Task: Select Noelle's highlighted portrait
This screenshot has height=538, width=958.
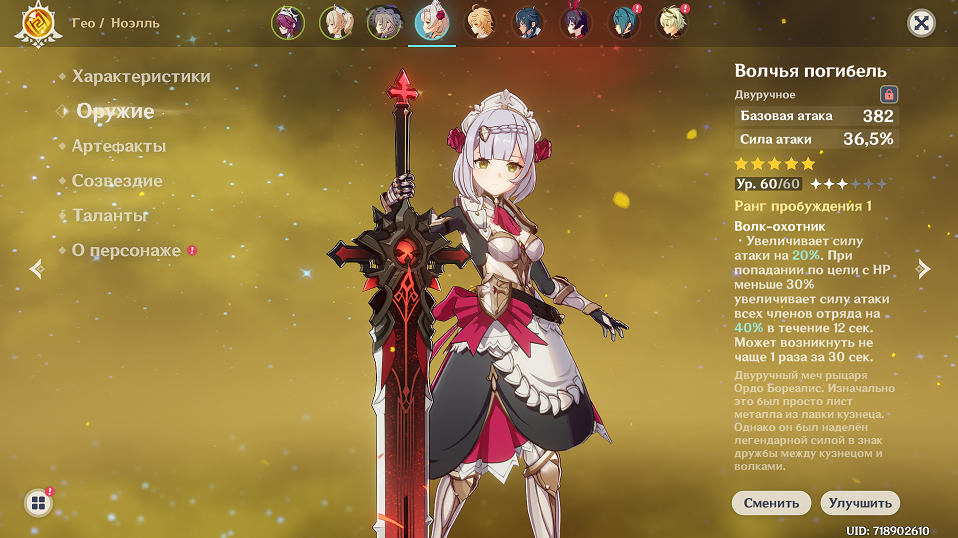Action: point(432,23)
